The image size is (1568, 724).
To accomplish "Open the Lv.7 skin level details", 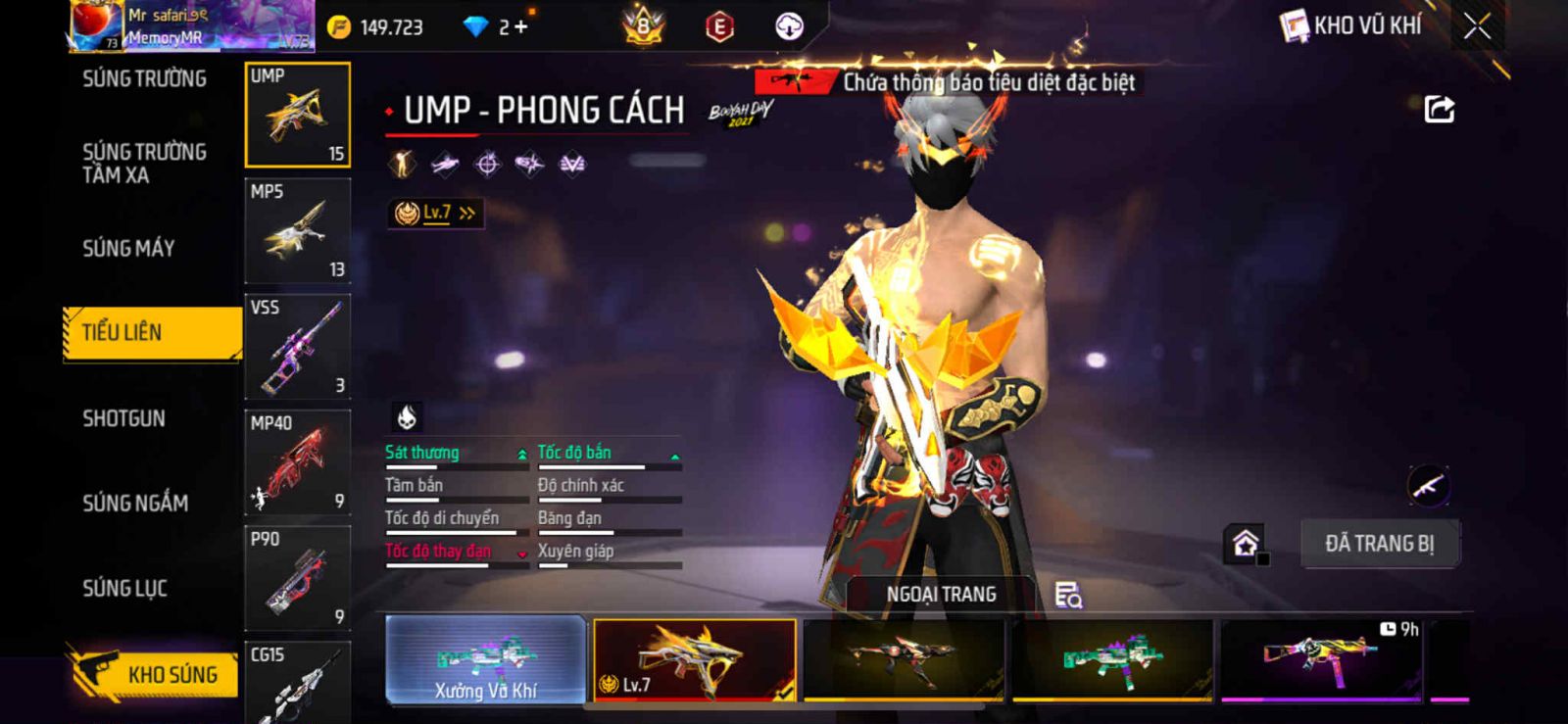I will (436, 213).
